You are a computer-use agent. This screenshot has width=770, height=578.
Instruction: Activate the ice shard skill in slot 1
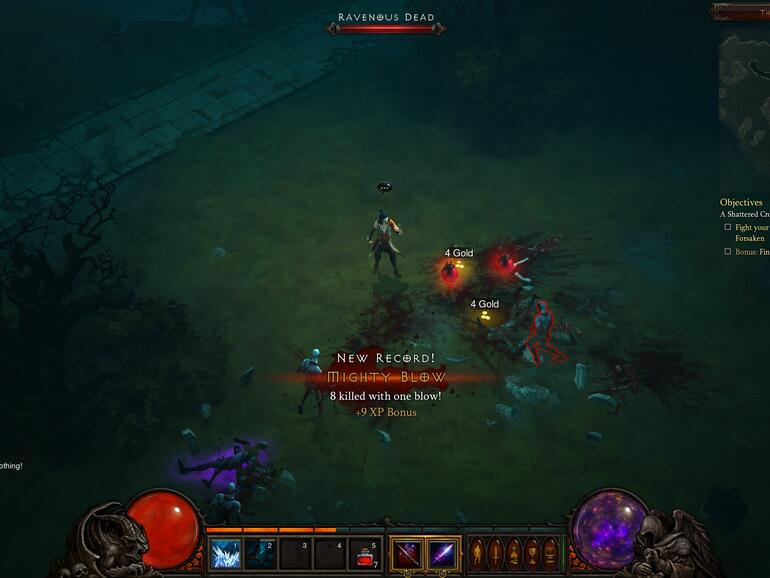click(225, 554)
